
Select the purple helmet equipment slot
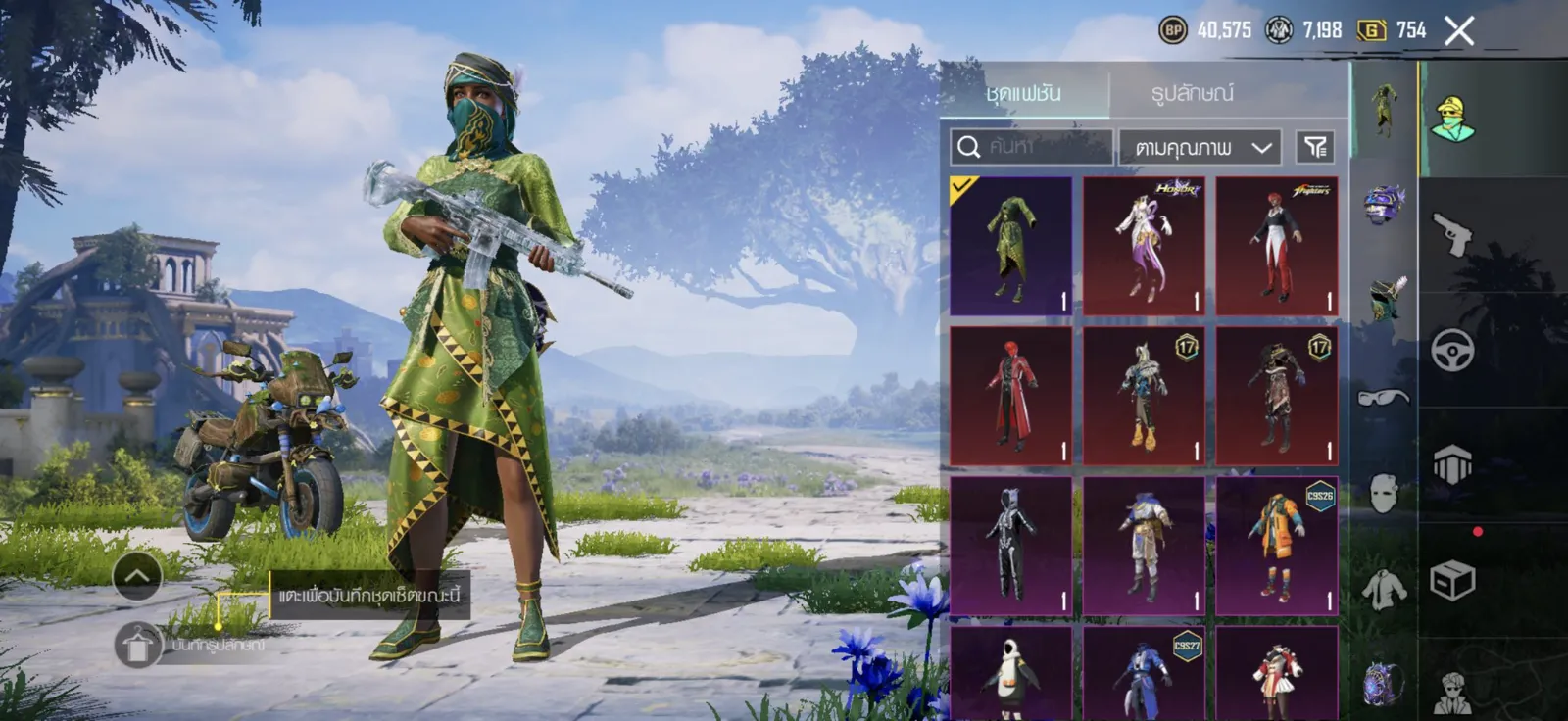[x=1383, y=205]
